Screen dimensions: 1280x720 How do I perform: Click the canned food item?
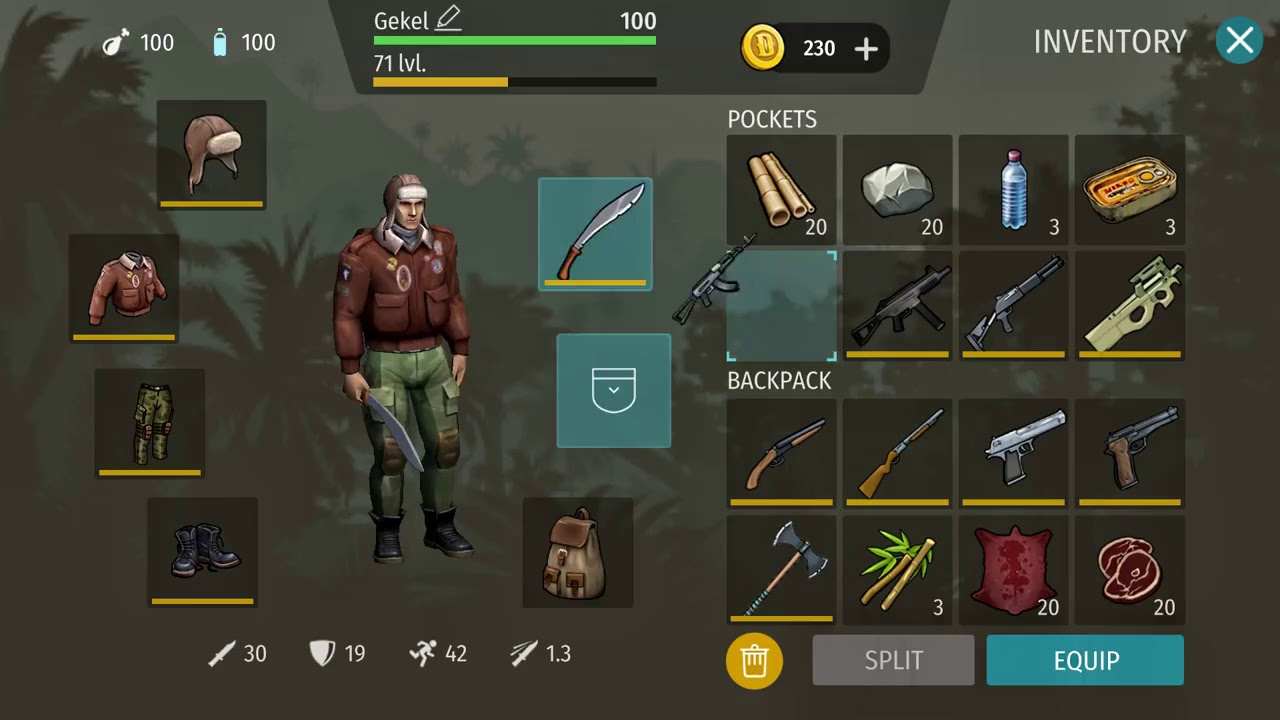tap(1129, 189)
